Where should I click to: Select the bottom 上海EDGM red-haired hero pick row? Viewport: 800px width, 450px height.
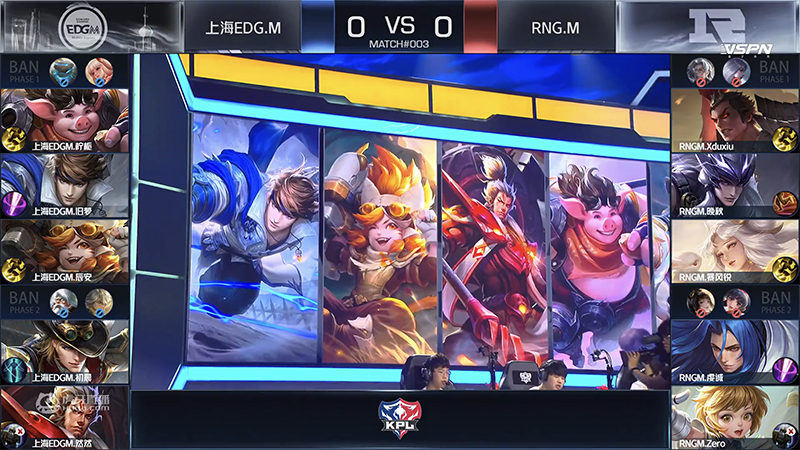(65, 418)
